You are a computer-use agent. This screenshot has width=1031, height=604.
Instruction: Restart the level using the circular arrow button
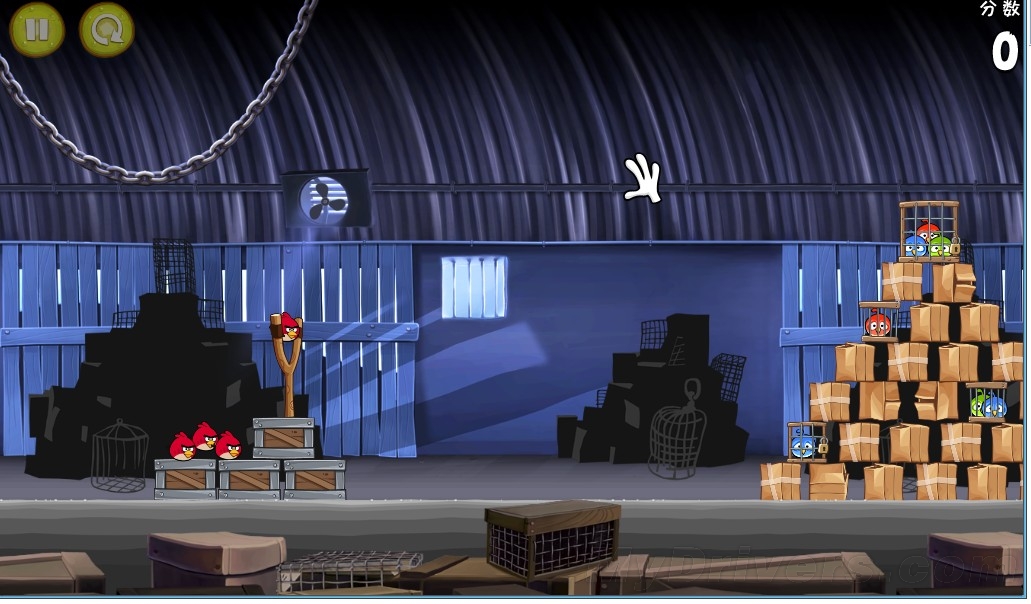point(106,30)
